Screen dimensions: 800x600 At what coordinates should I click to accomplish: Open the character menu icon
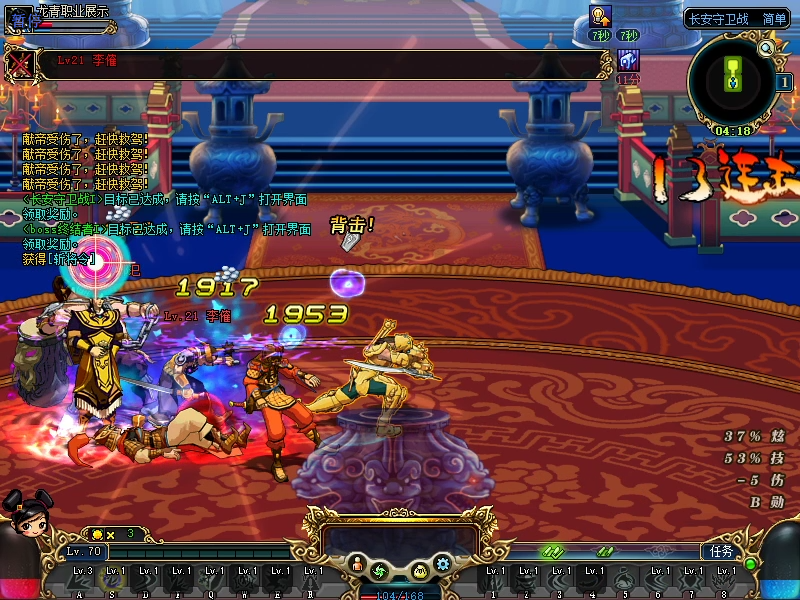pyautogui.click(x=357, y=566)
